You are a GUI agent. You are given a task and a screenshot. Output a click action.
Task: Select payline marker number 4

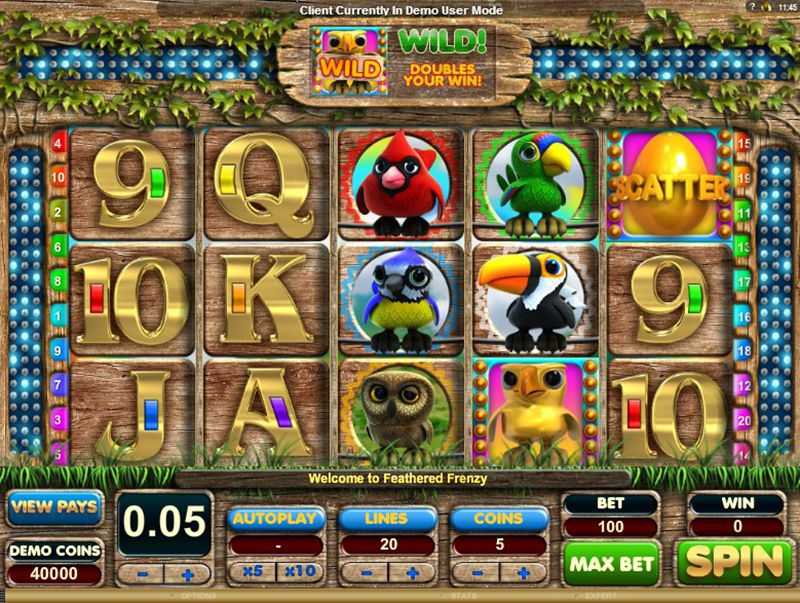click(58, 143)
